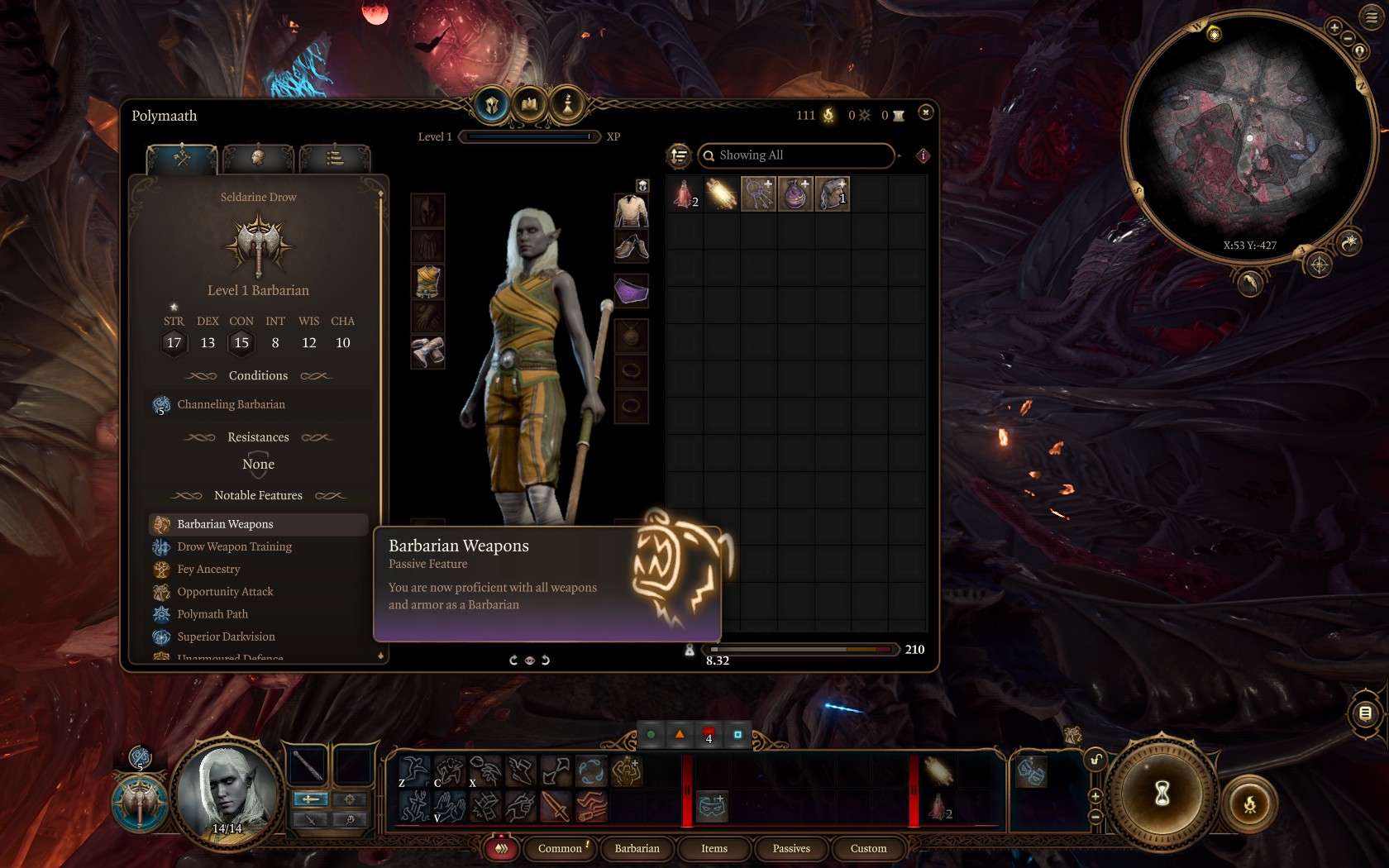Select the purple cloth equipment slot
Image resolution: width=1389 pixels, height=868 pixels.
pyautogui.click(x=631, y=291)
